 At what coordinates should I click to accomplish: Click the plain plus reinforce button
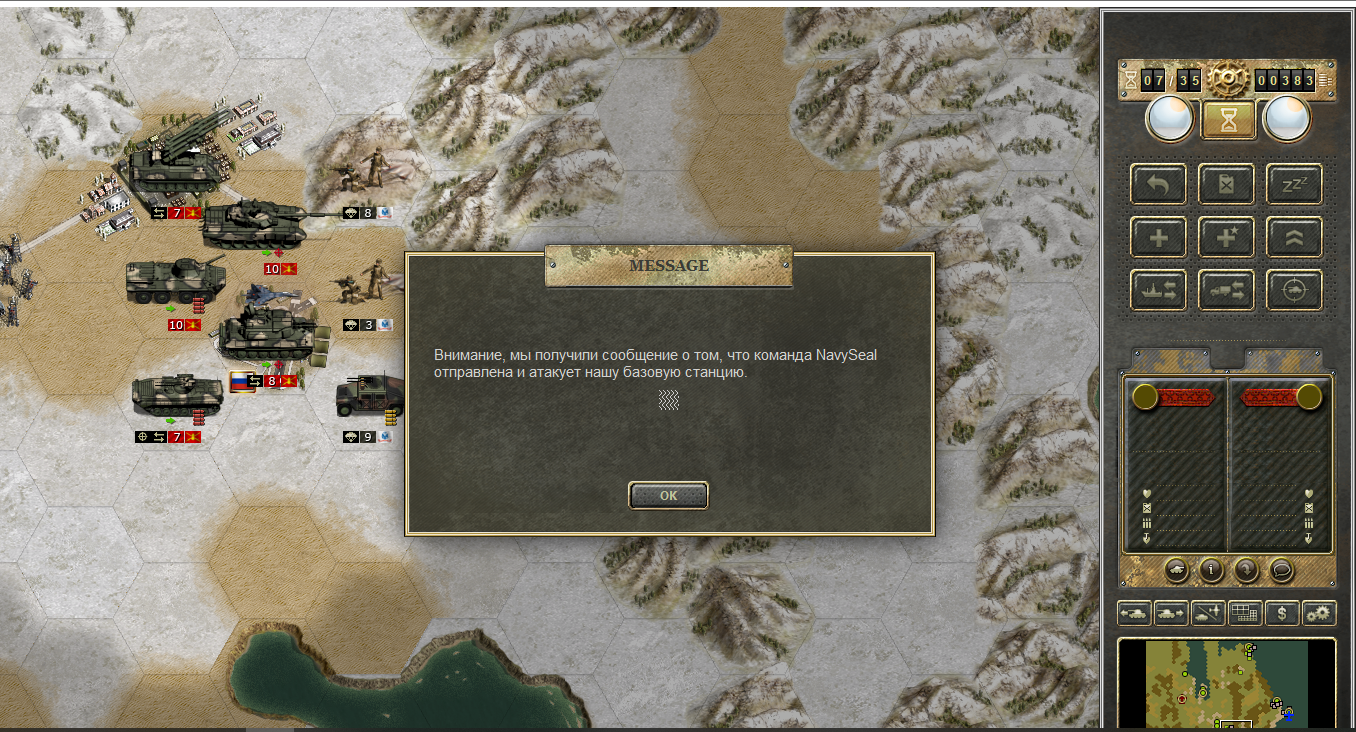click(1158, 238)
